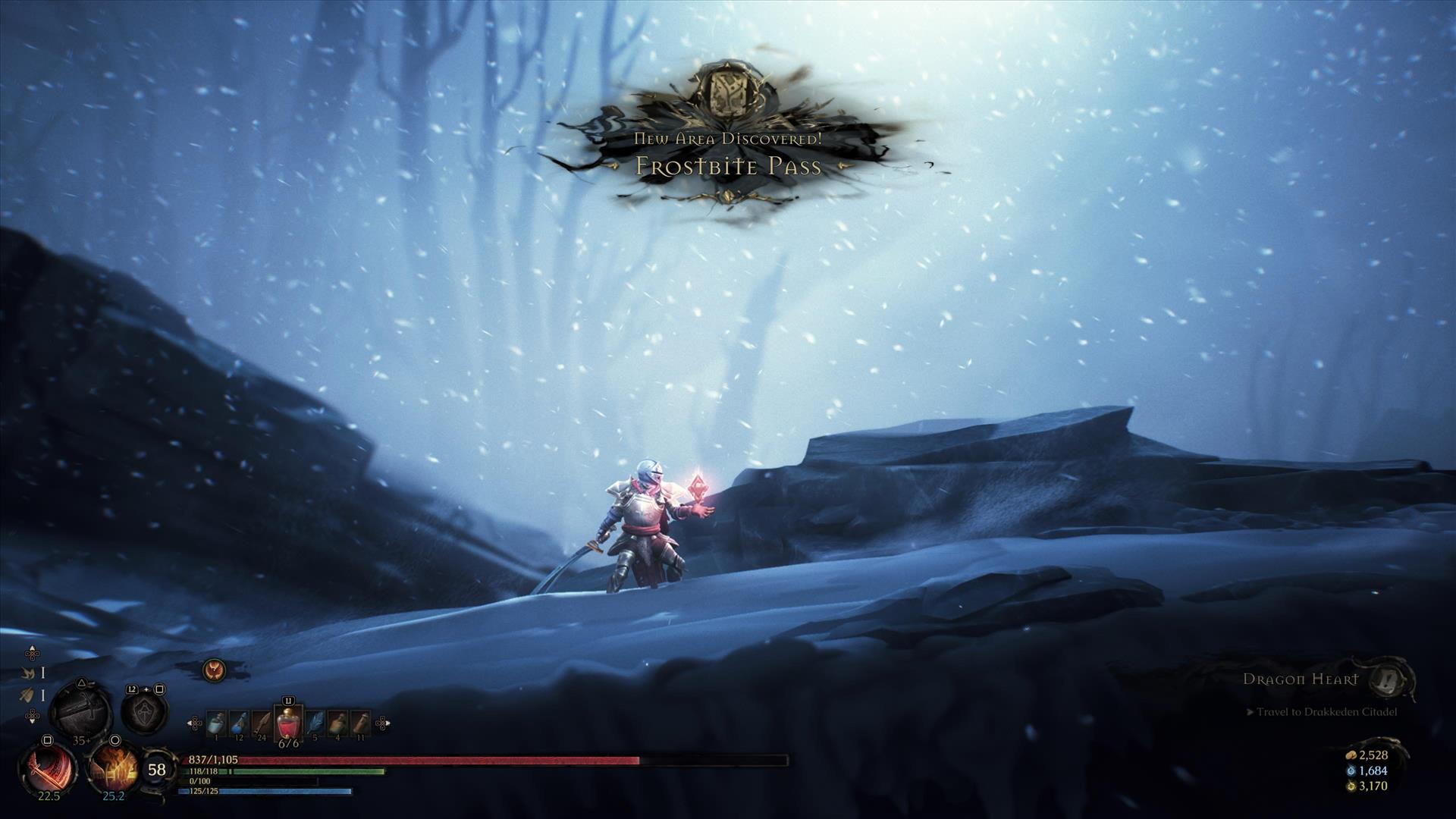Activate the flaming sword slash ability
The height and width of the screenshot is (819, 1456).
[x=48, y=768]
